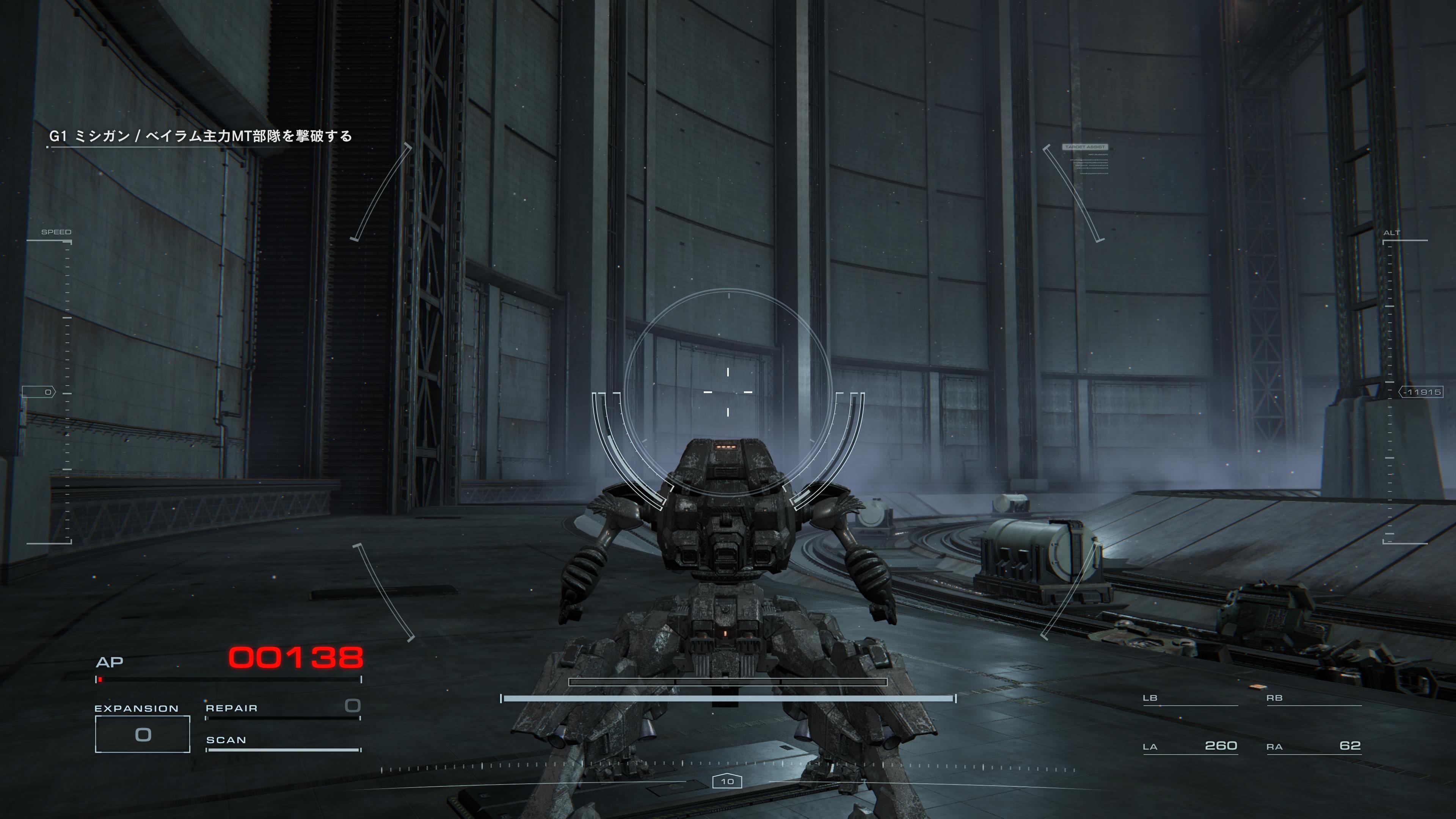Select the LA weapon slot
The image size is (1456, 819).
[x=1190, y=746]
